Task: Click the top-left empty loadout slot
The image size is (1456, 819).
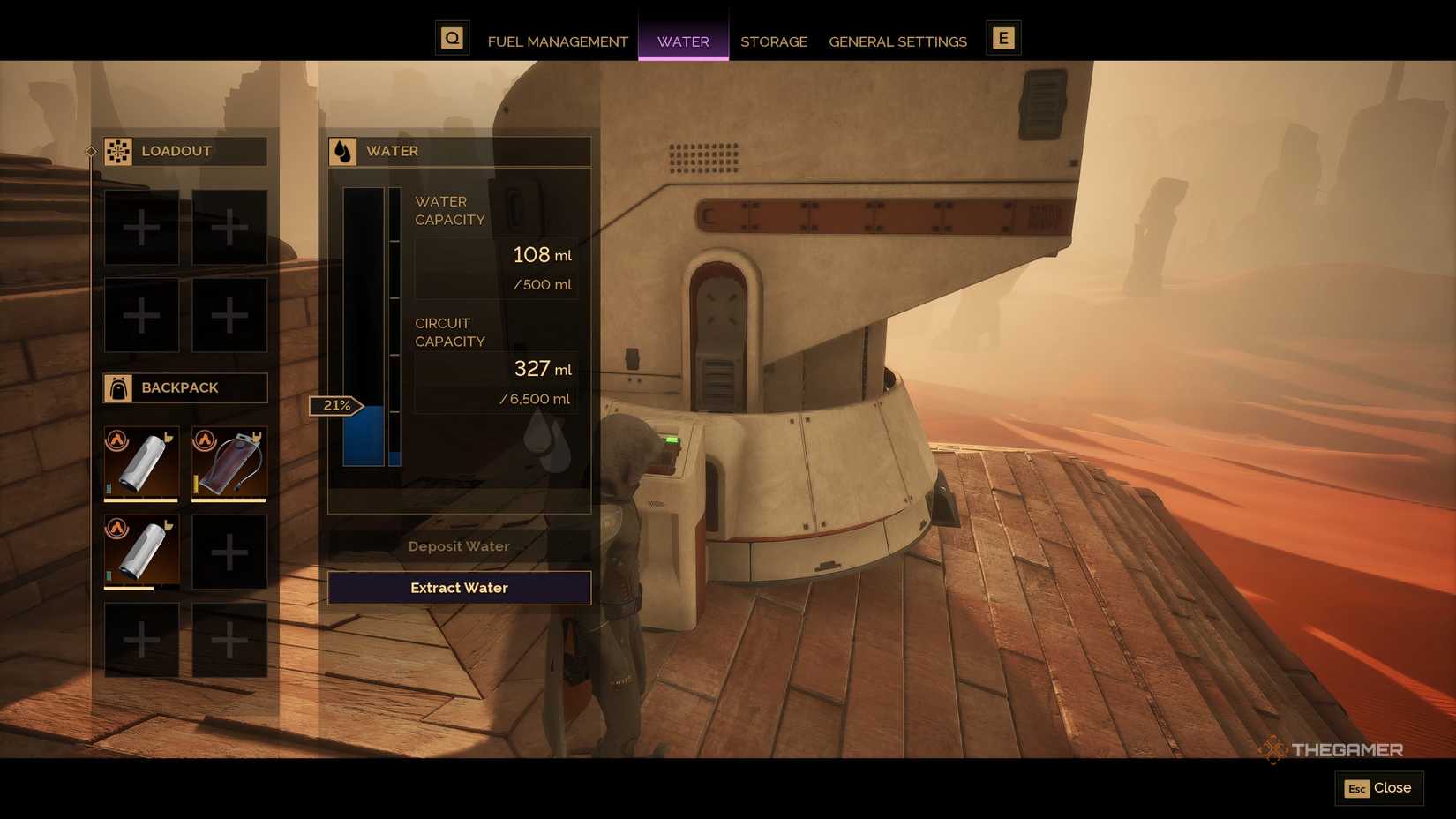Action: (x=141, y=227)
